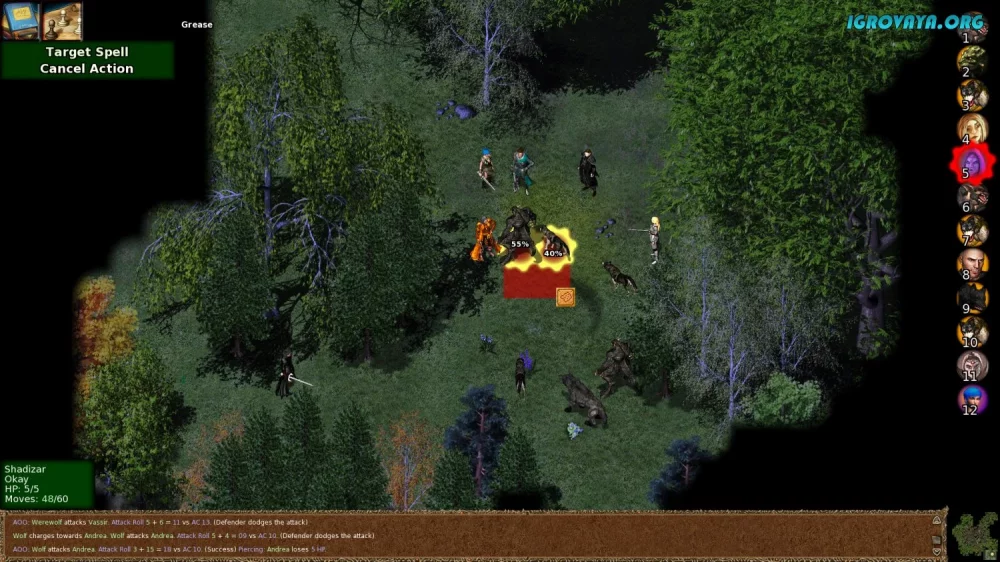This screenshot has height=562, width=1000.
Task: Choose Cancel Action in the spell menu
Action: [86, 69]
